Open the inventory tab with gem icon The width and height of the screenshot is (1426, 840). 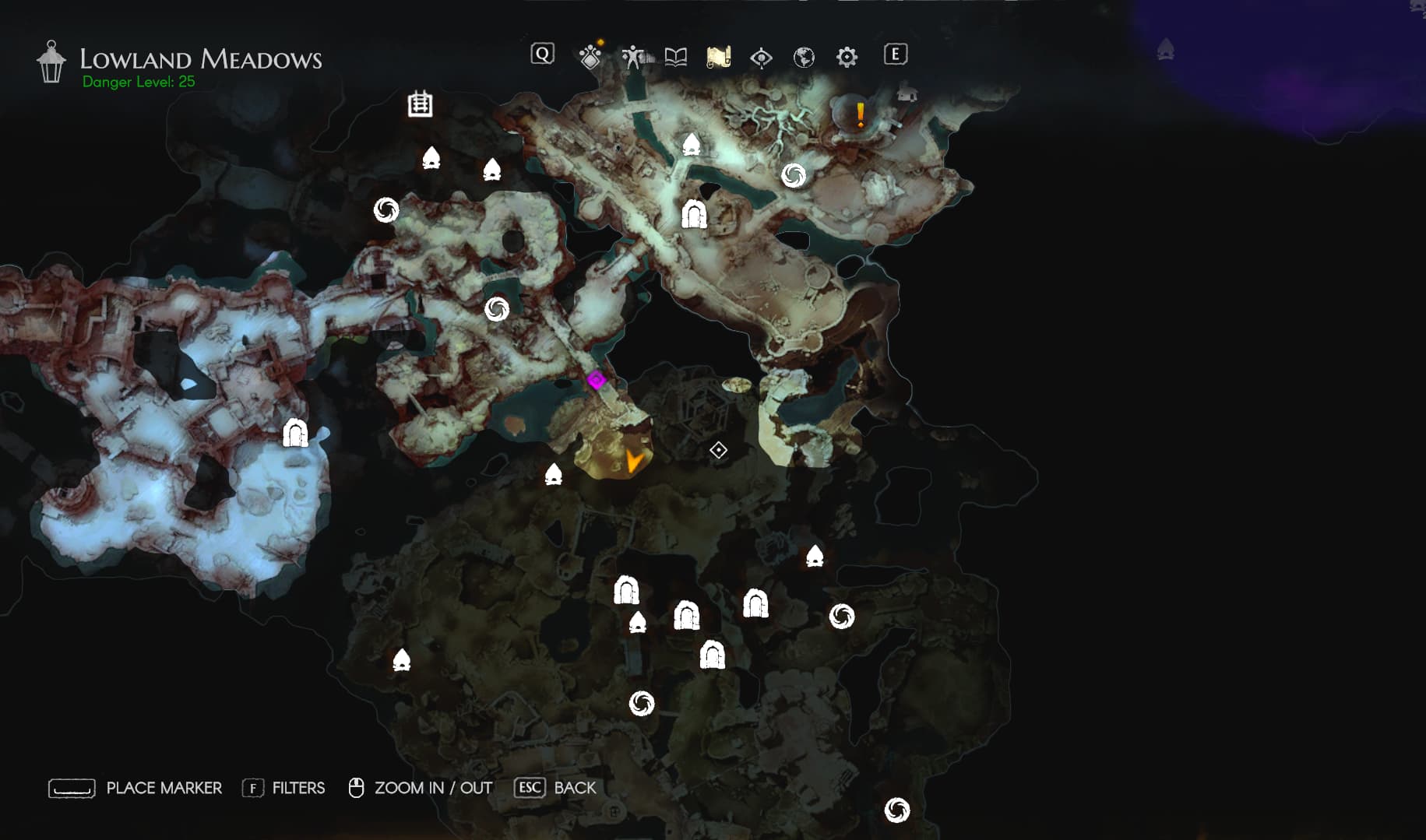590,56
